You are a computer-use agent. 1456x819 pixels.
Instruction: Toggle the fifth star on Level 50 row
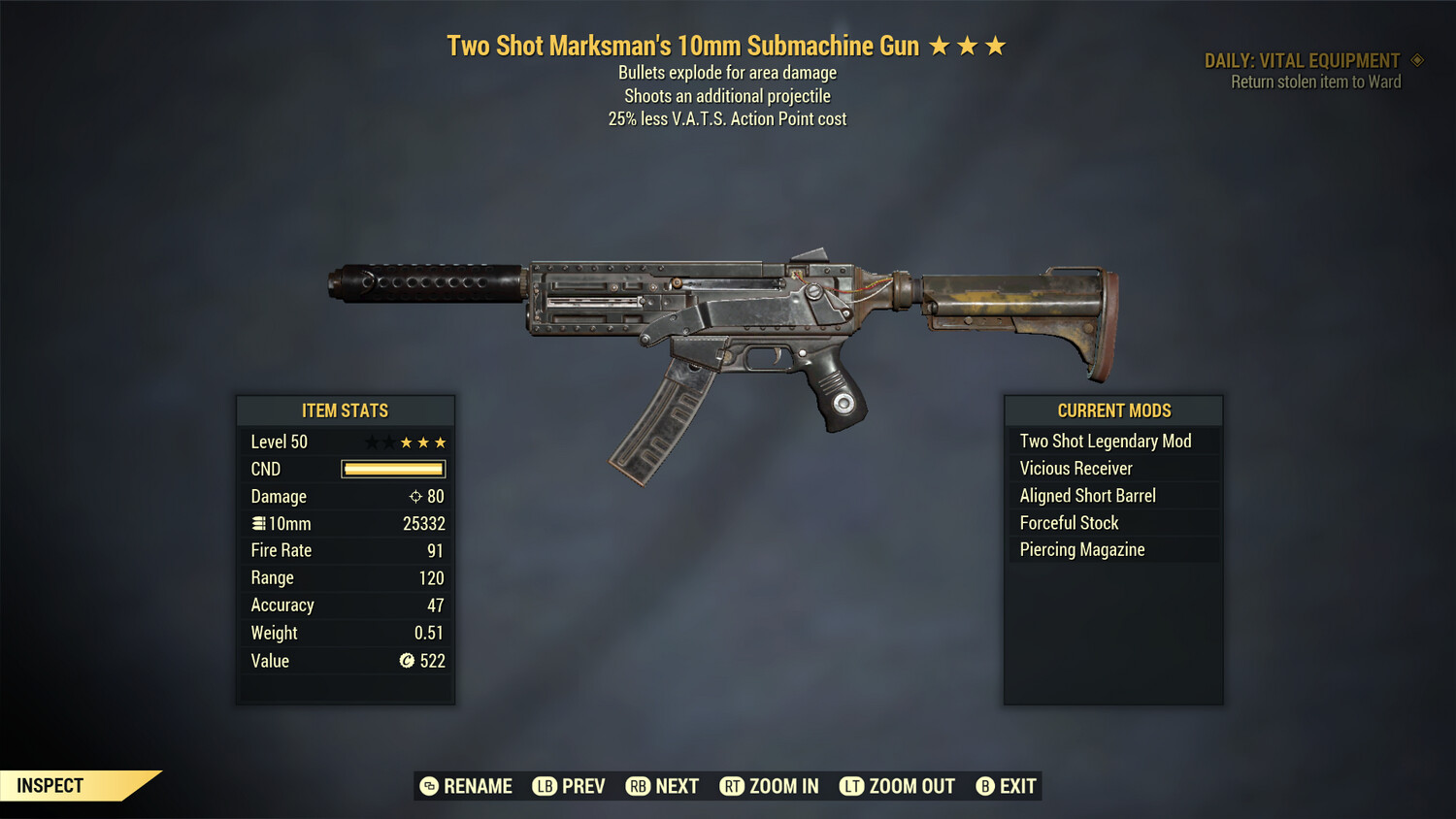point(442,442)
